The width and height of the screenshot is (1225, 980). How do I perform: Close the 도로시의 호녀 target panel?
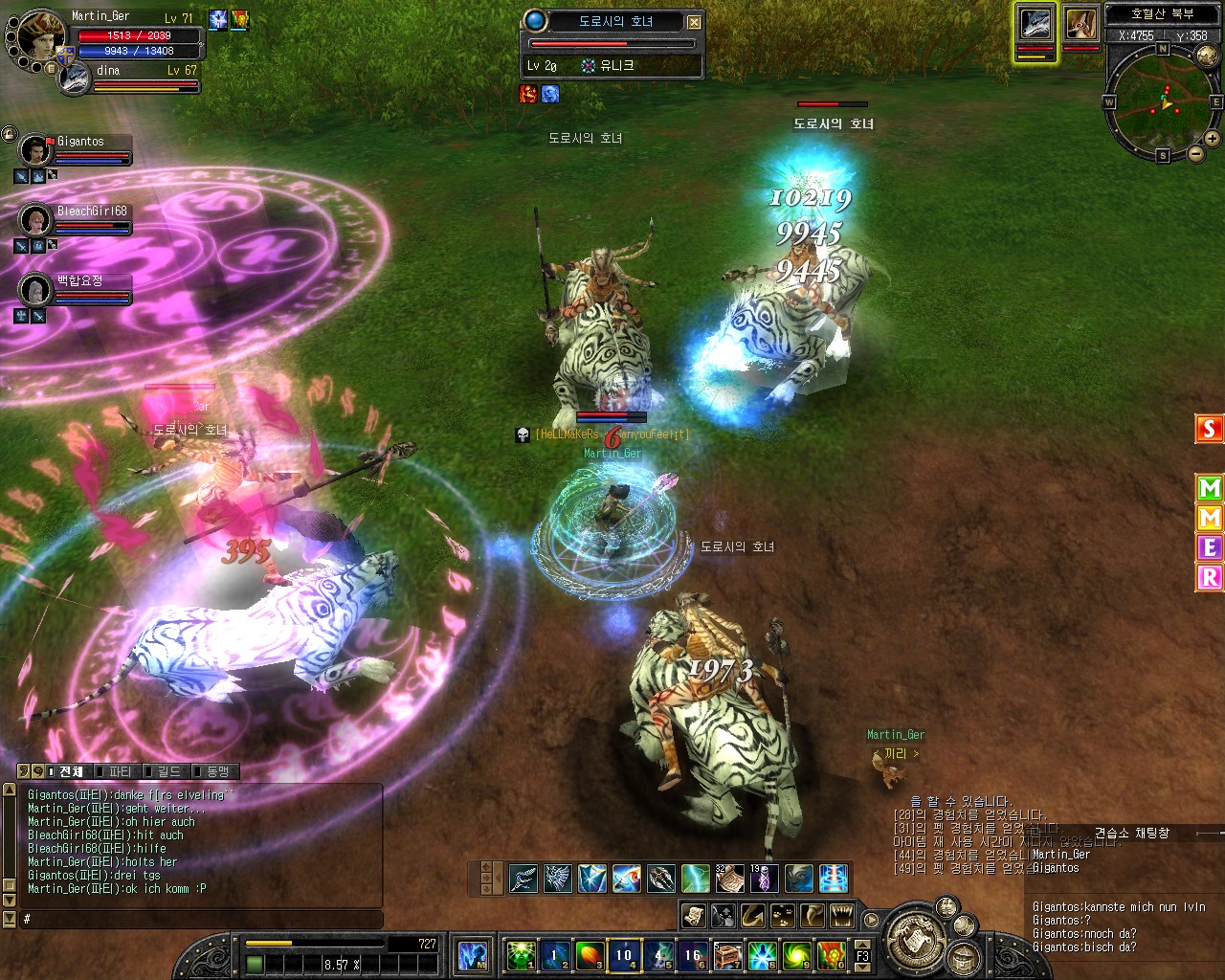695,22
